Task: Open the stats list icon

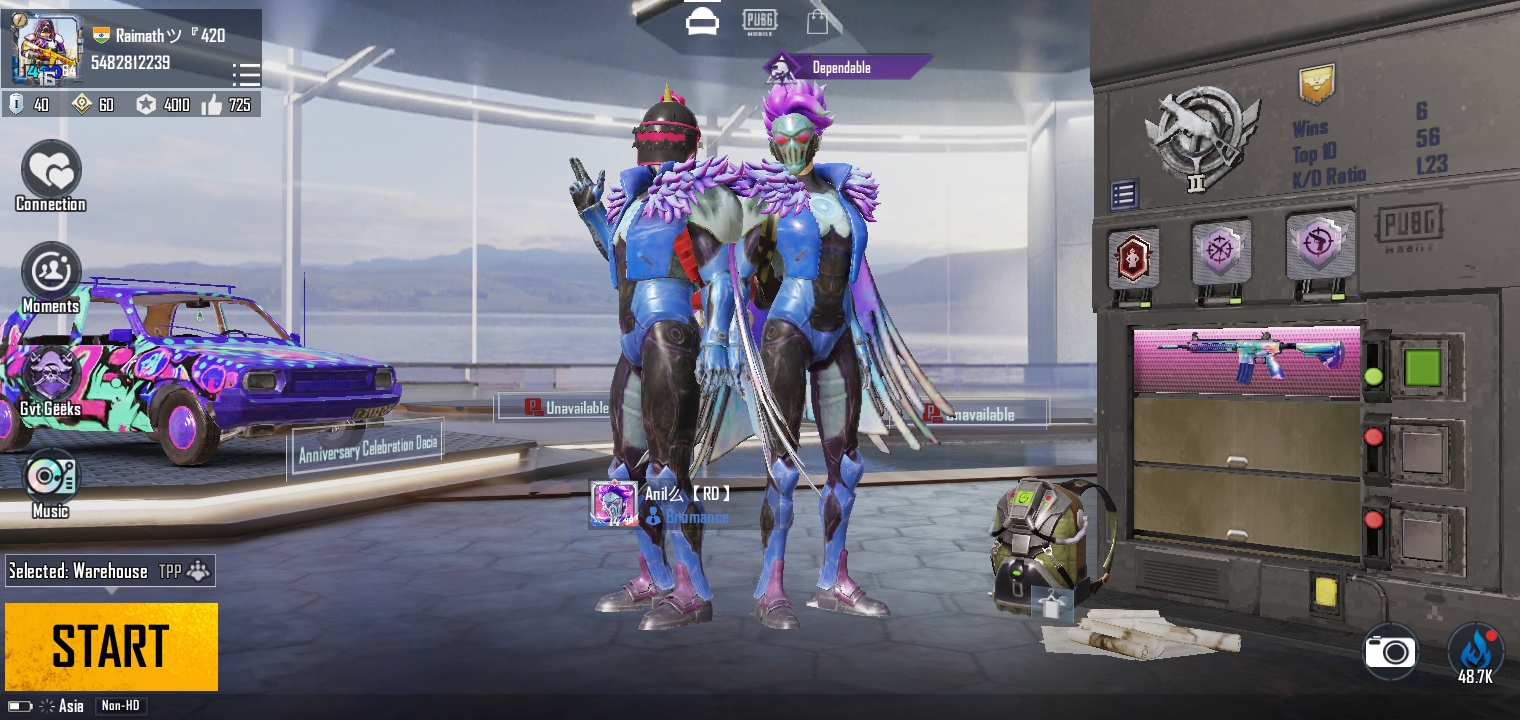Action: (x=1124, y=194)
